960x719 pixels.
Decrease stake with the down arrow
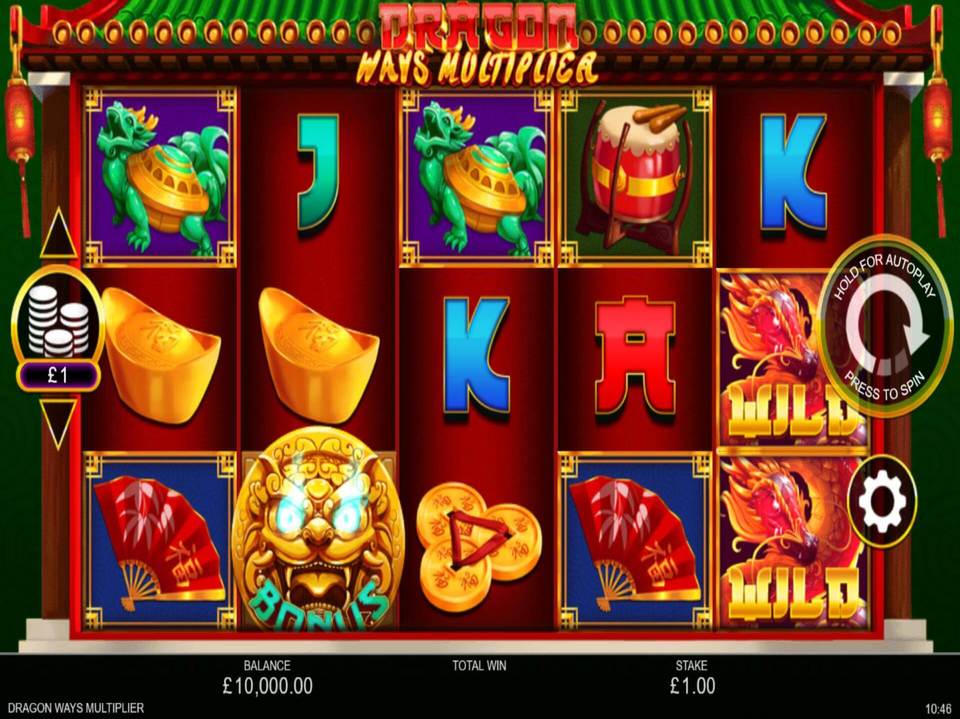(58, 422)
